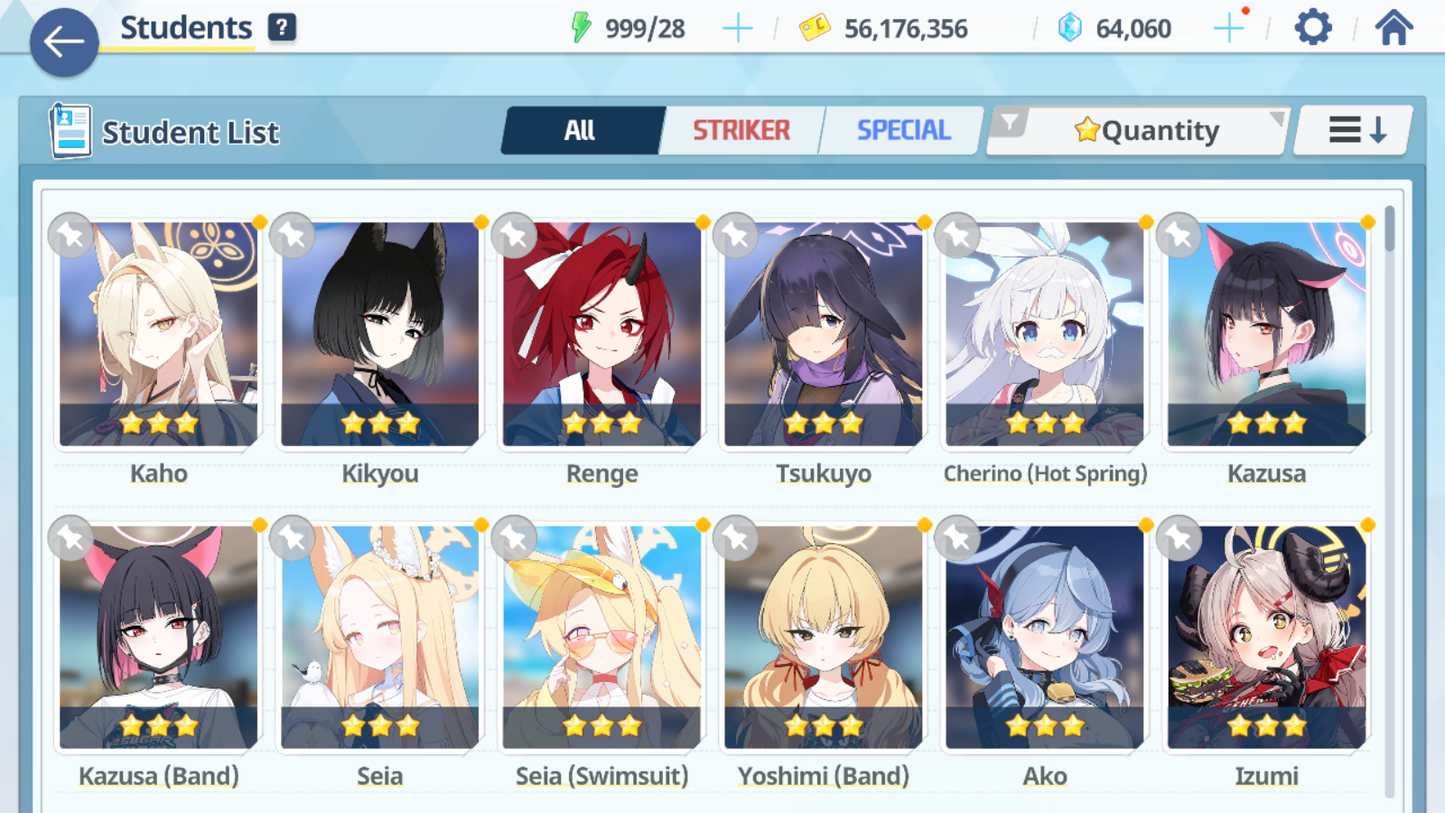Toggle the pin on Kaho's card
The height and width of the screenshot is (813, 1445).
(x=69, y=234)
